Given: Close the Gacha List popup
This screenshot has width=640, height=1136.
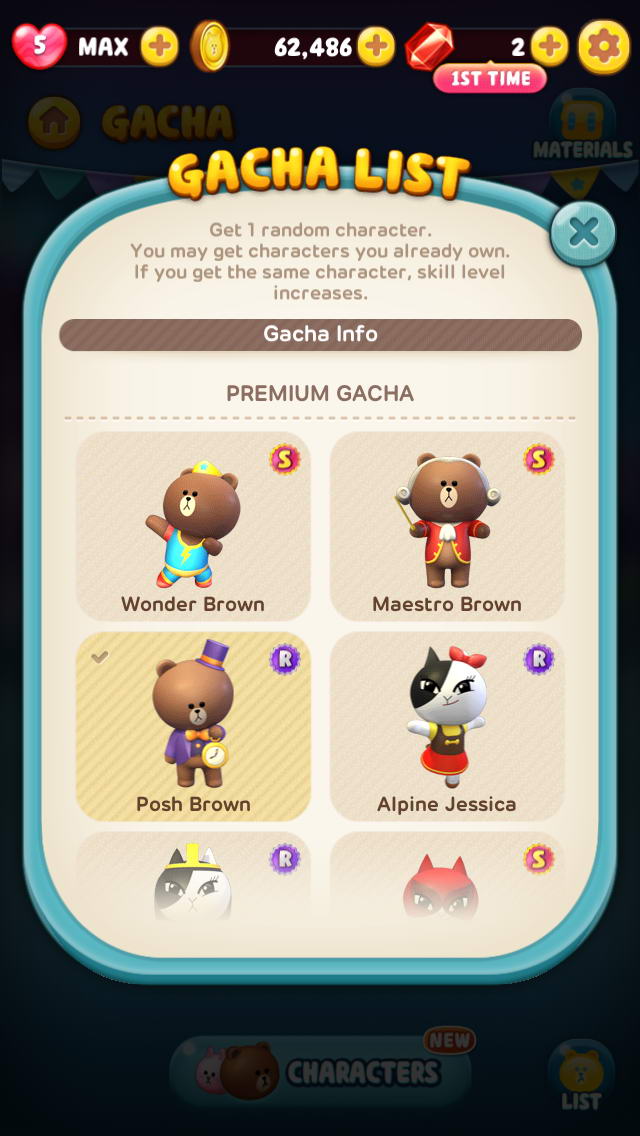Looking at the screenshot, I should tap(583, 233).
